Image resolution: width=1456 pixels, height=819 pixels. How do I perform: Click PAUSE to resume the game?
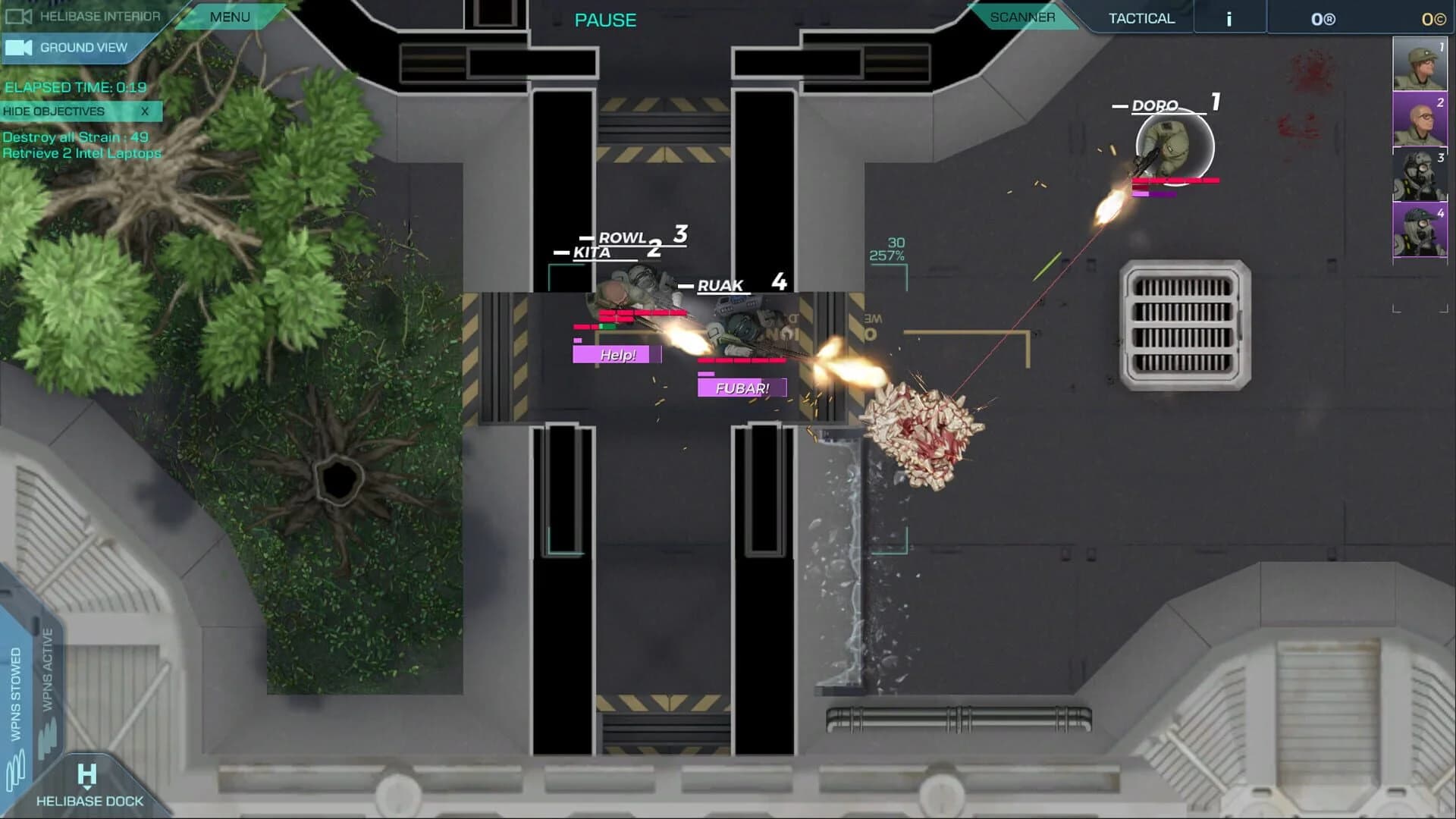[605, 20]
